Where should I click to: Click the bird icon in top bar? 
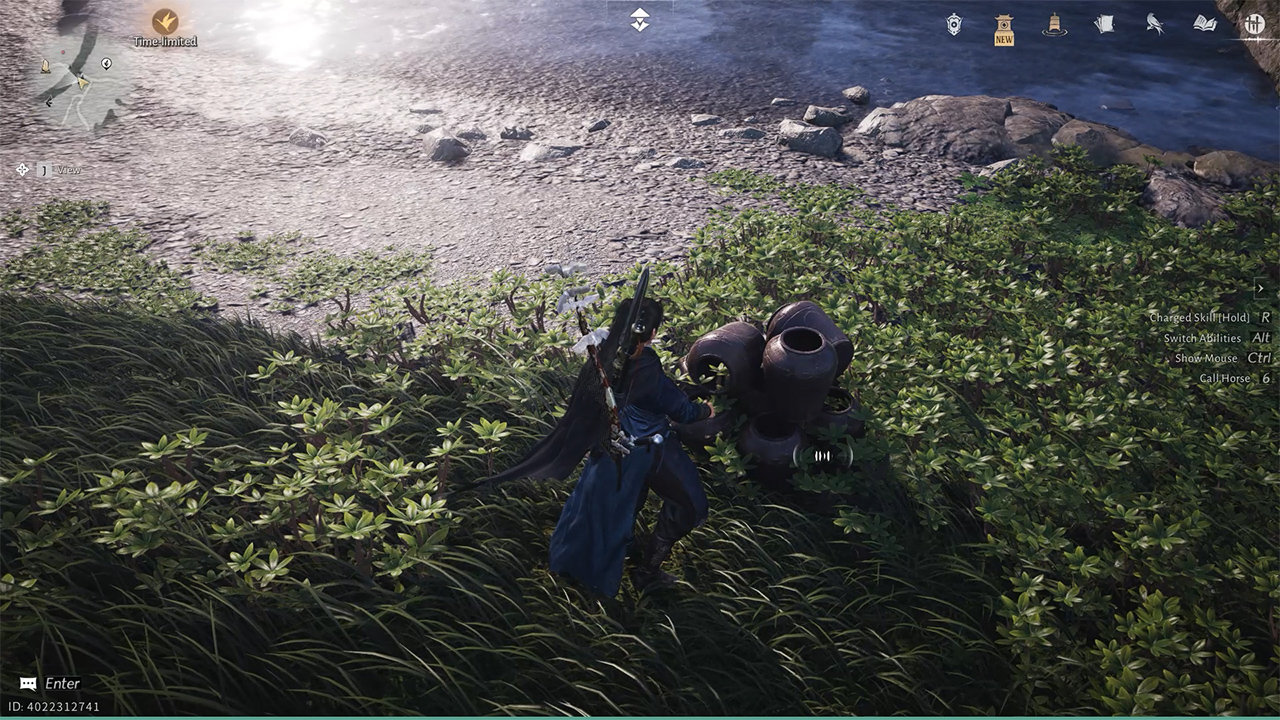tap(1154, 24)
